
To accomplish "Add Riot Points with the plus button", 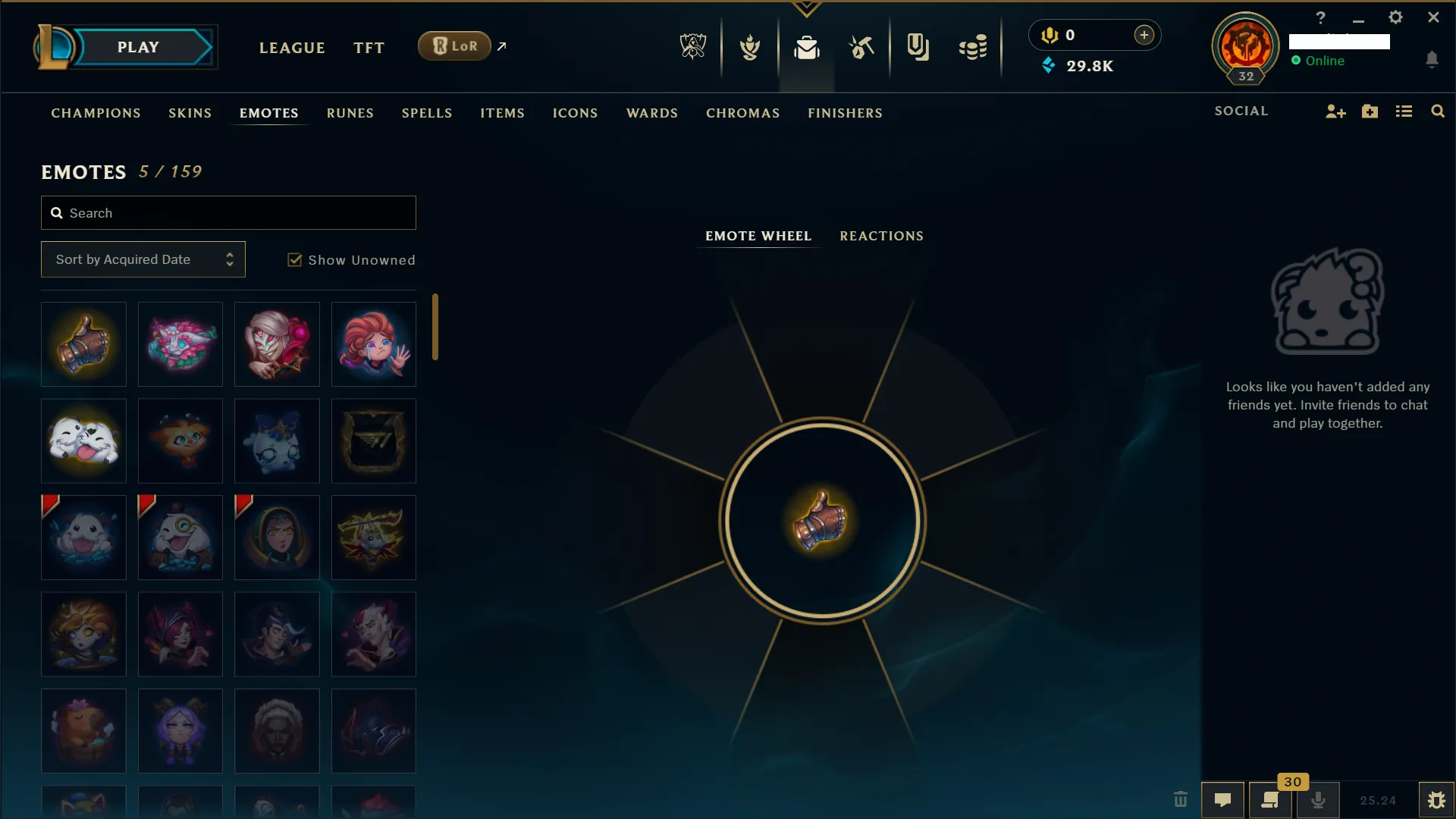I will click(1144, 34).
